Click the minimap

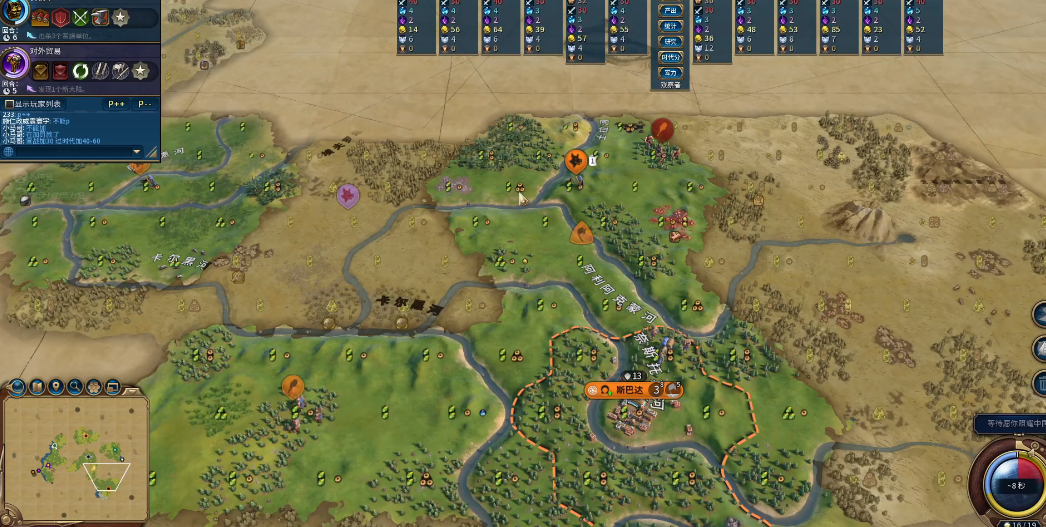(x=75, y=457)
